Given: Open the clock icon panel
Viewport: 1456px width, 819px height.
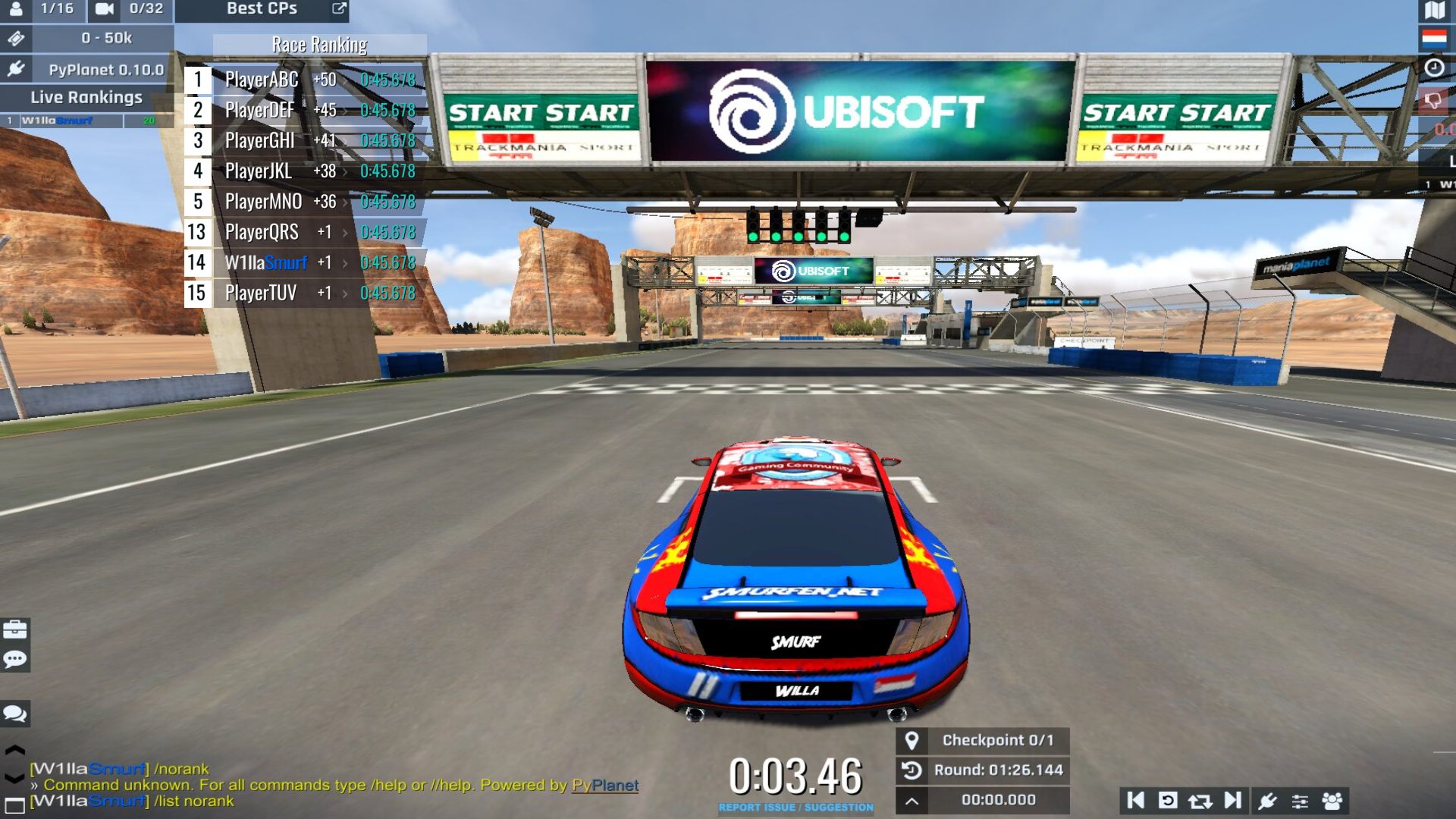Looking at the screenshot, I should [x=1434, y=67].
